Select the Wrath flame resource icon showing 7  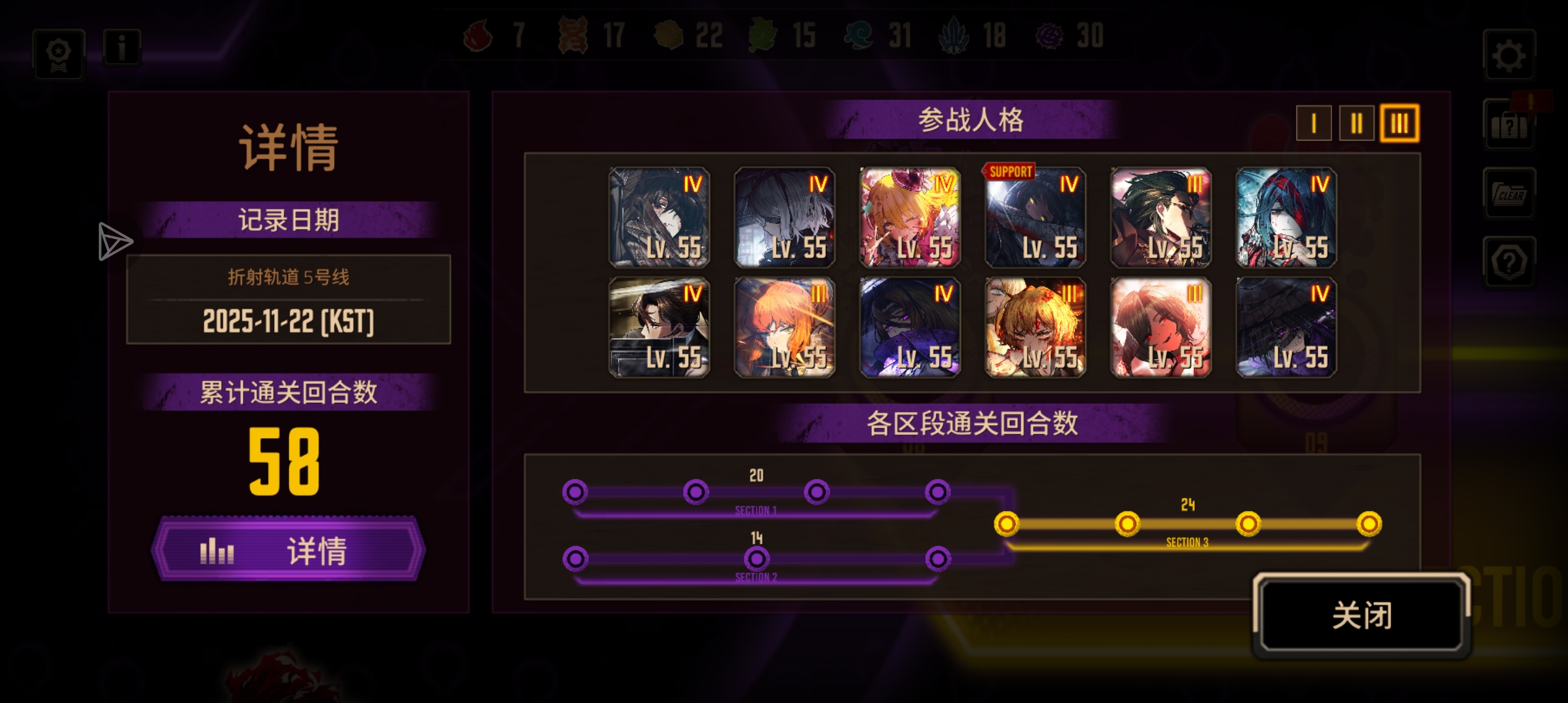click(478, 37)
